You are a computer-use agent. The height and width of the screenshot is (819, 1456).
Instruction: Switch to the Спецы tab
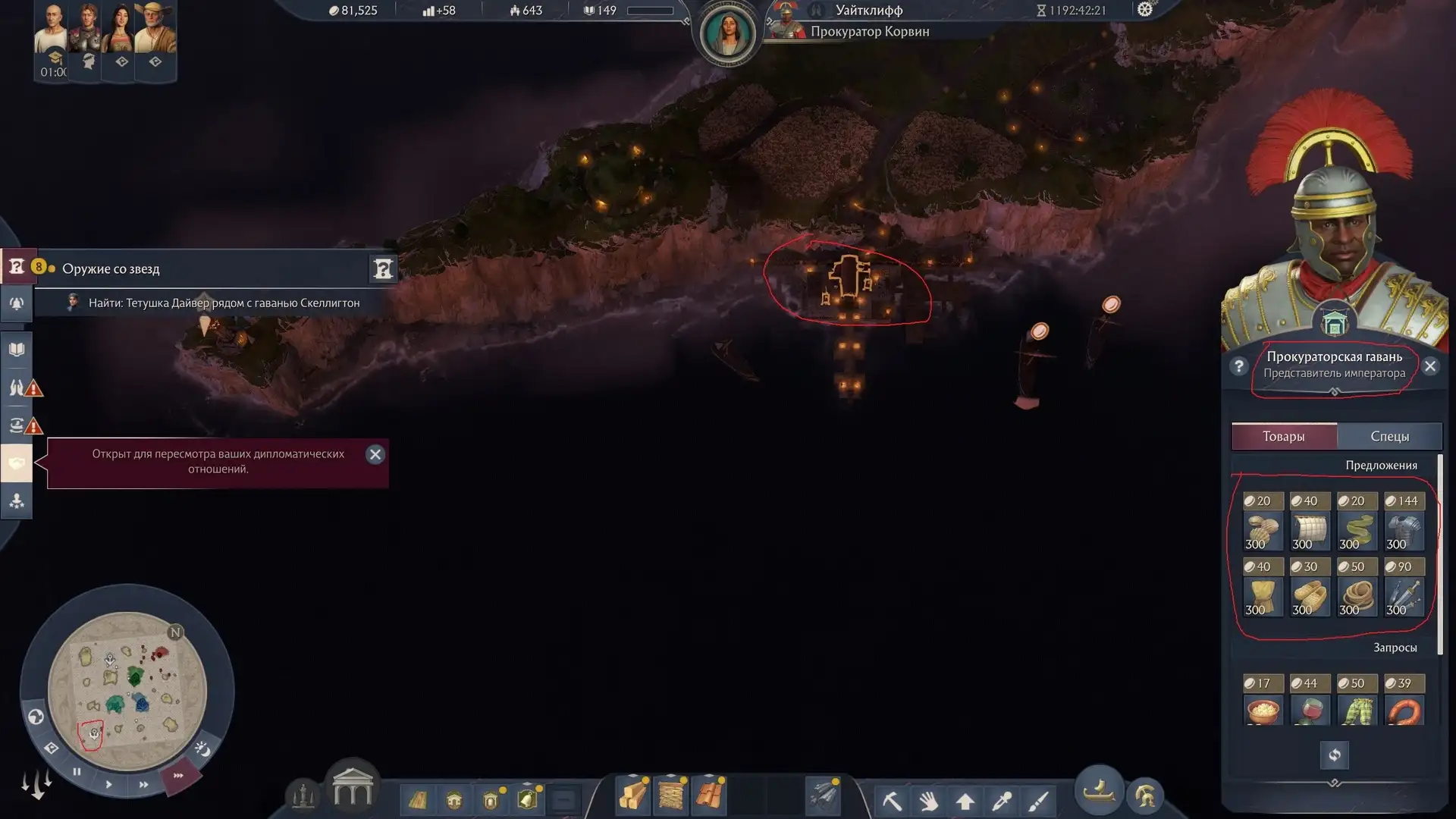tap(1389, 436)
